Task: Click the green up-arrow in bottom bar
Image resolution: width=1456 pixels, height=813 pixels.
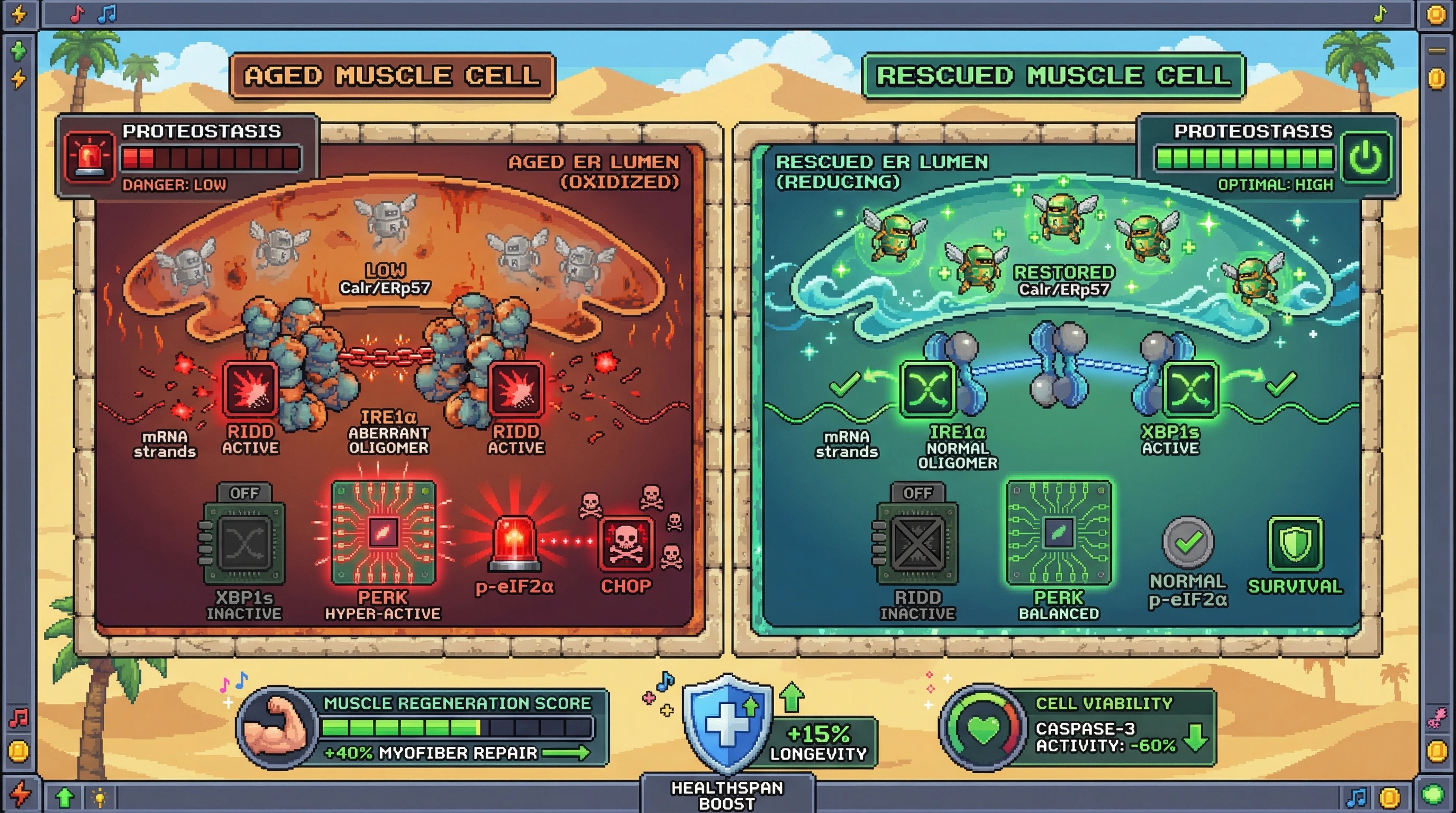Action: click(65, 797)
